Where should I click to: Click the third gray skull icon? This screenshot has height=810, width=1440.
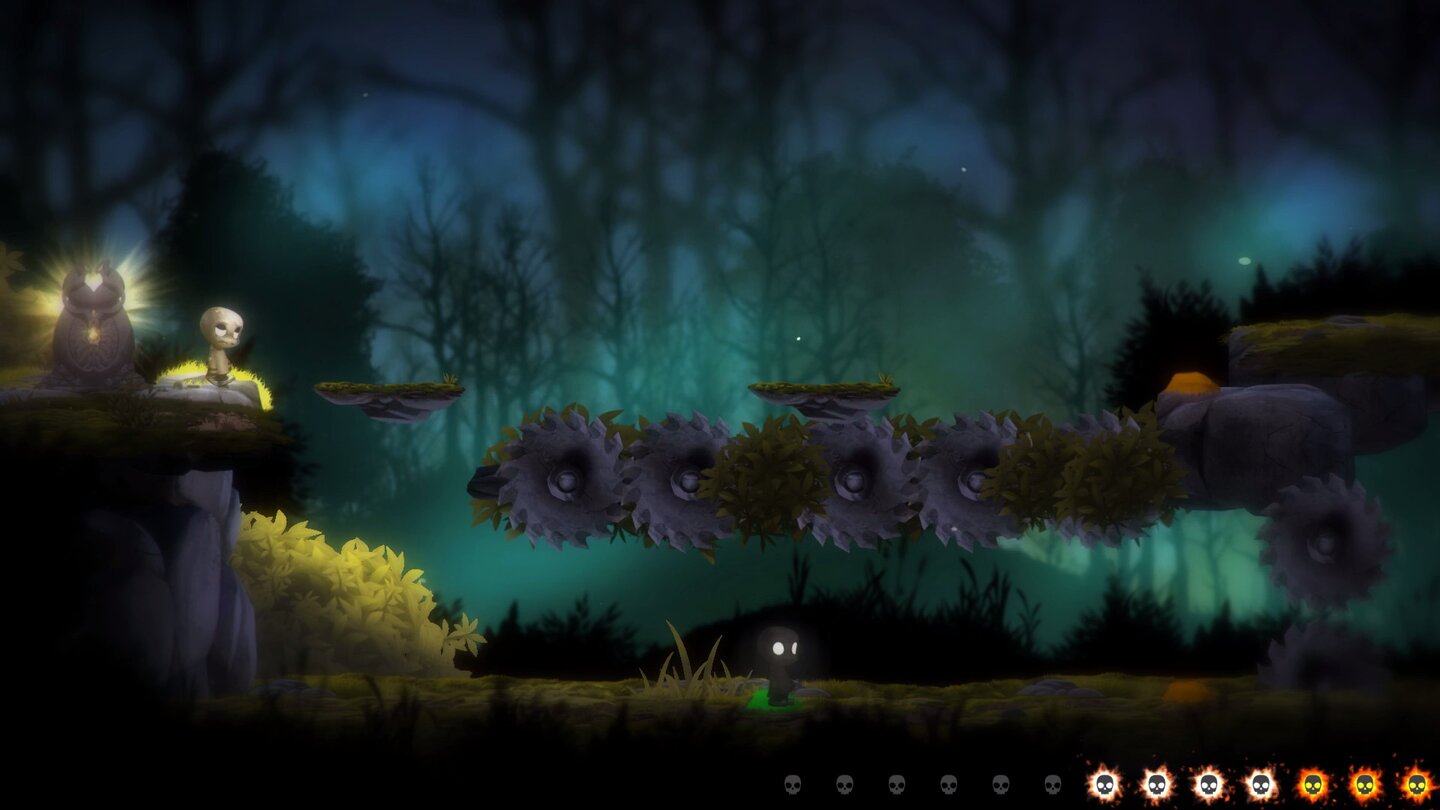coord(899,783)
